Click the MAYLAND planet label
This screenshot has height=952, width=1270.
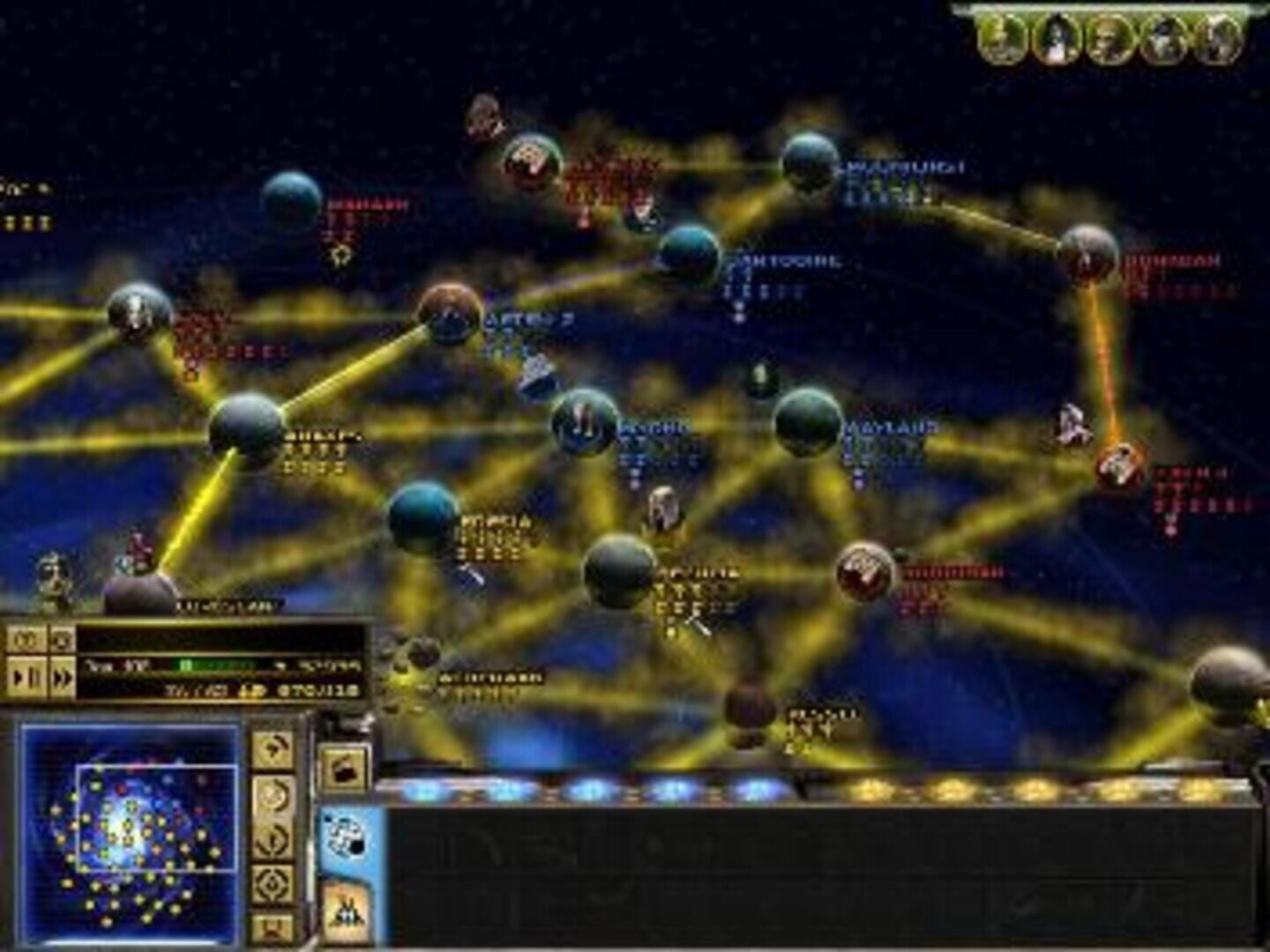[891, 429]
